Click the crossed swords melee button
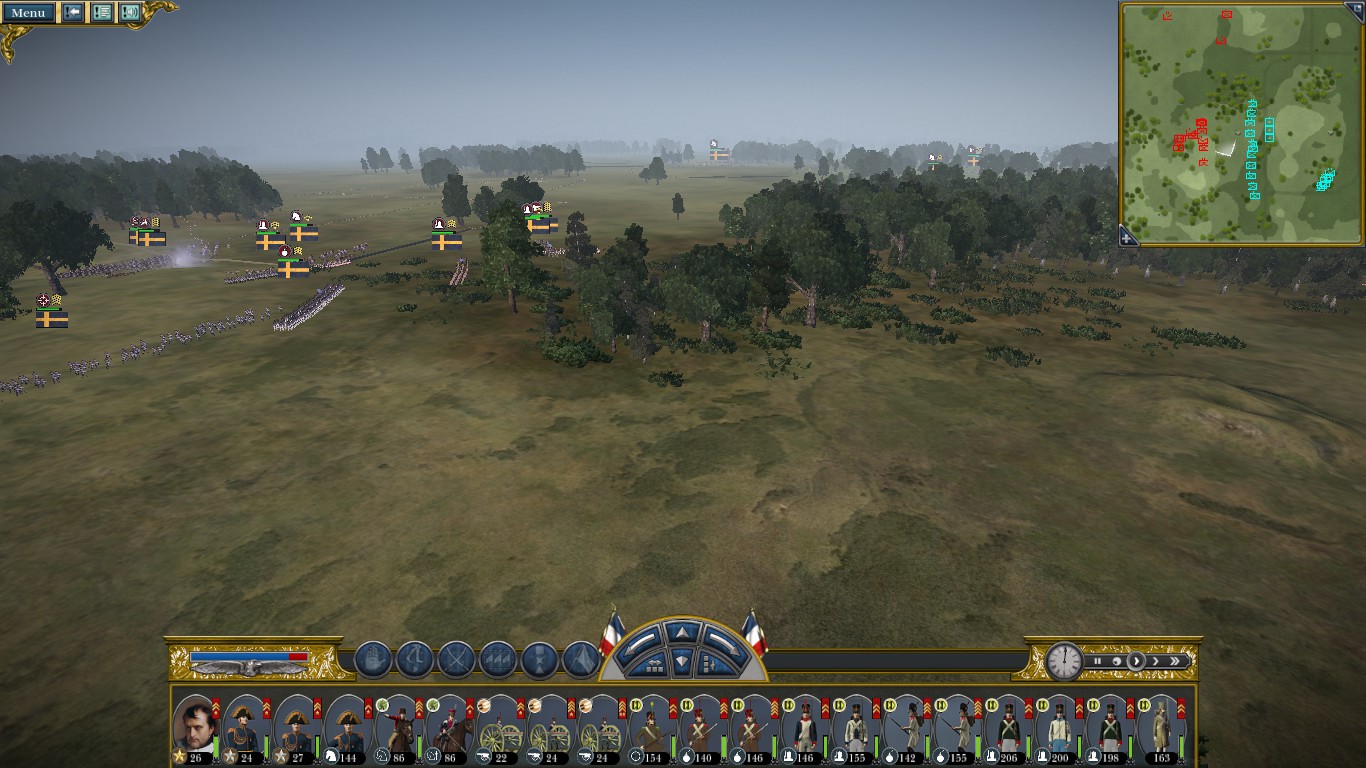The width and height of the screenshot is (1366, 768). coord(457,660)
